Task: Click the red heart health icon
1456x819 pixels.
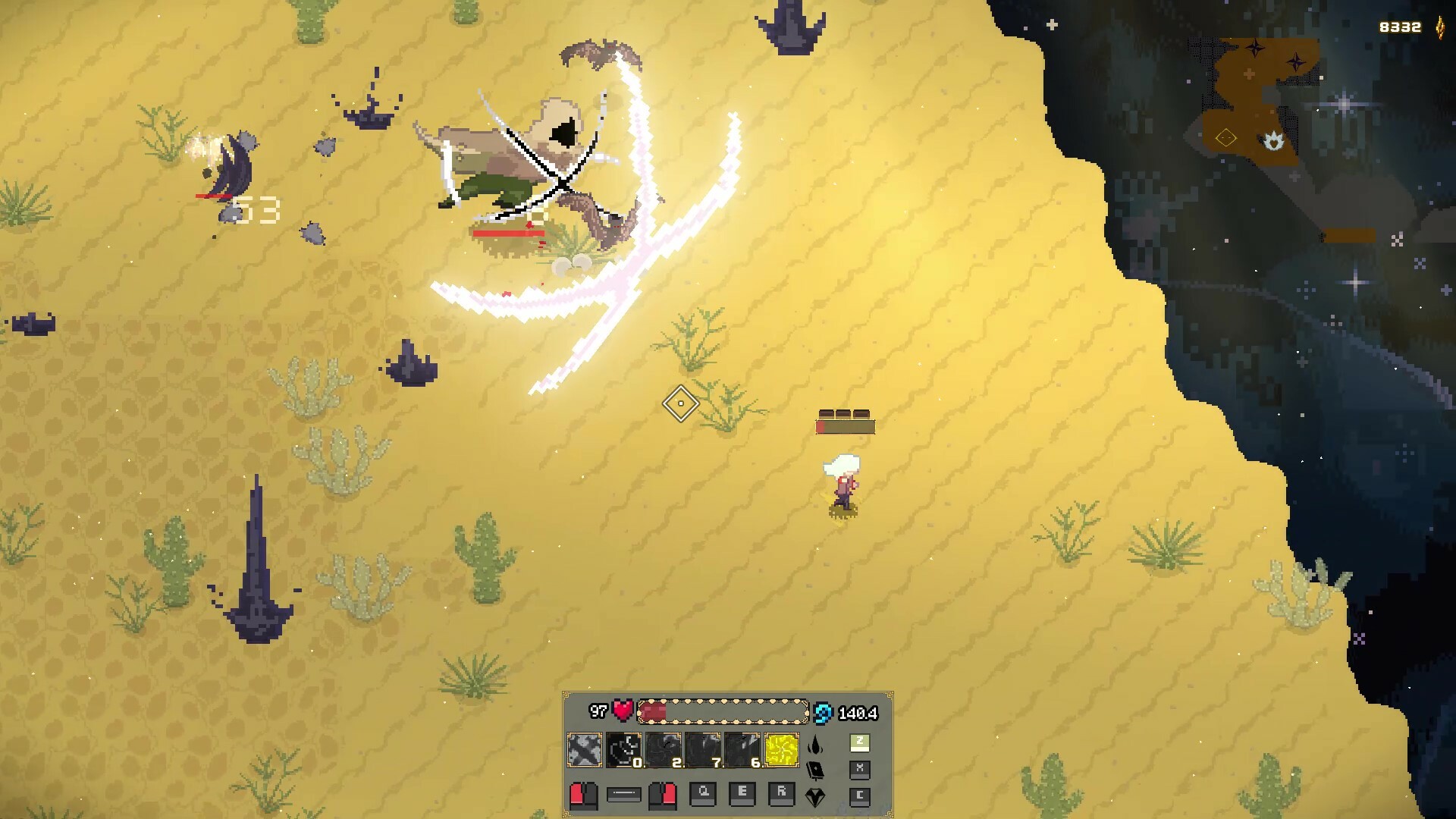Action: click(622, 711)
